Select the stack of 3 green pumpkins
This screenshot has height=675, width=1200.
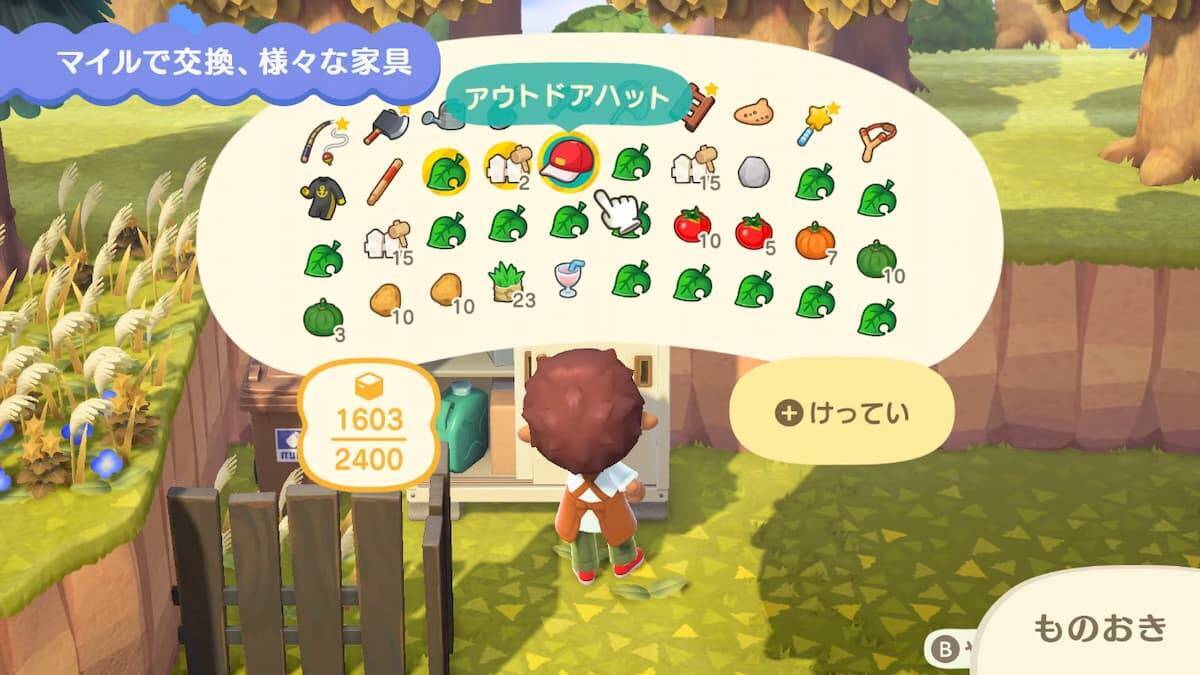[x=322, y=316]
